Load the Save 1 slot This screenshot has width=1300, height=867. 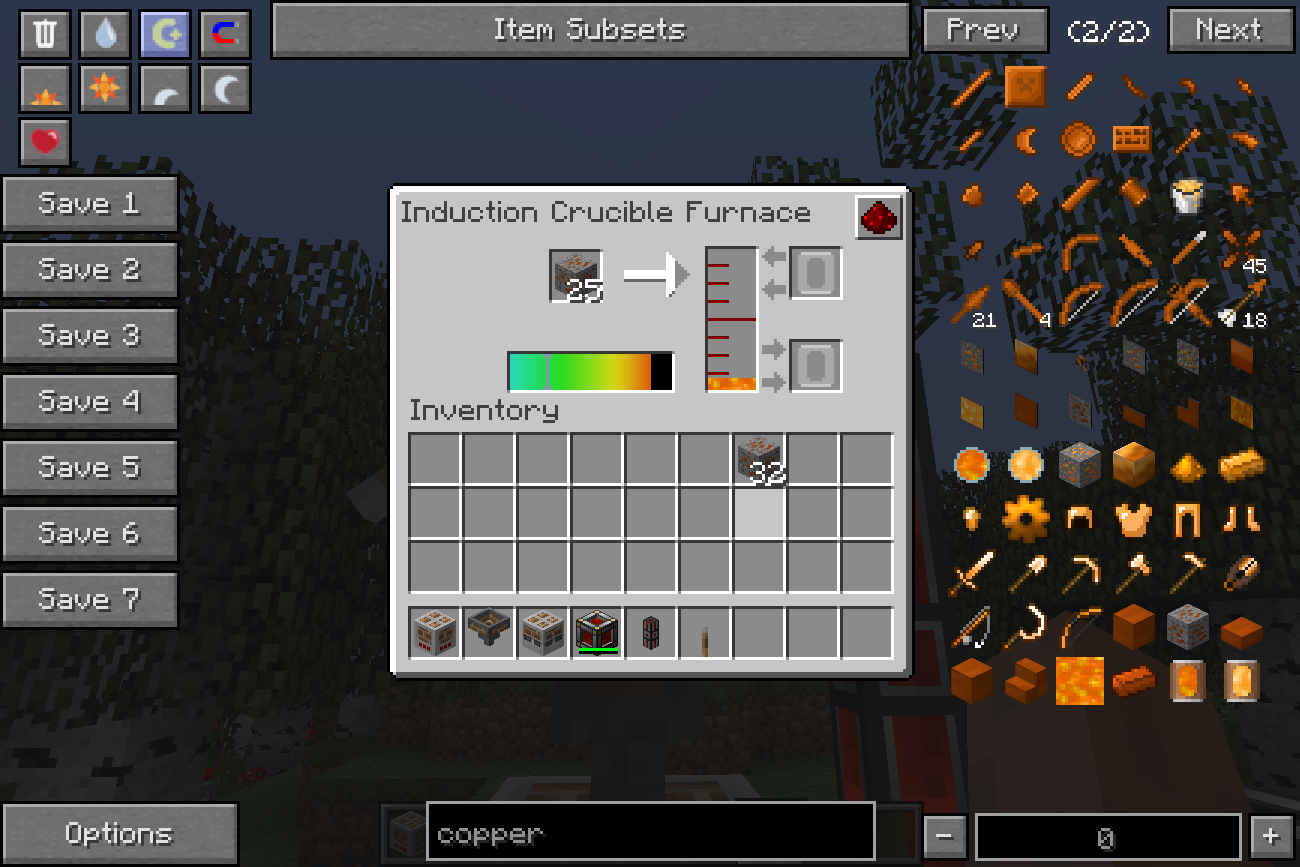(x=90, y=204)
